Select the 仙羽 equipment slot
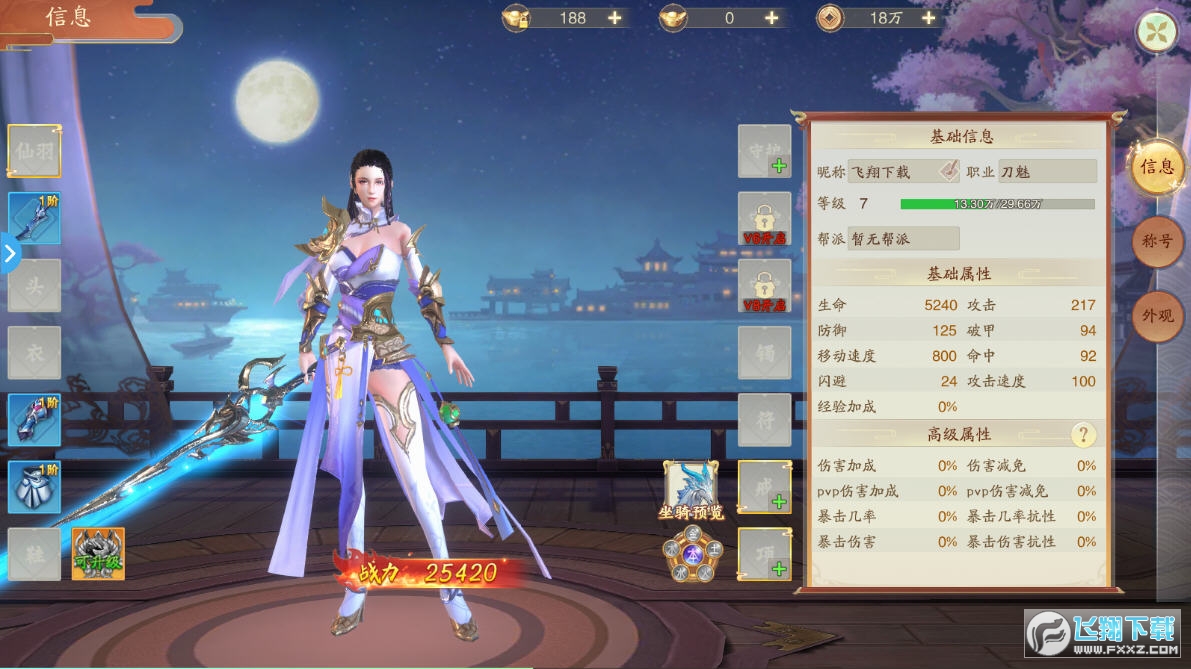This screenshot has height=669, width=1191. (34, 151)
